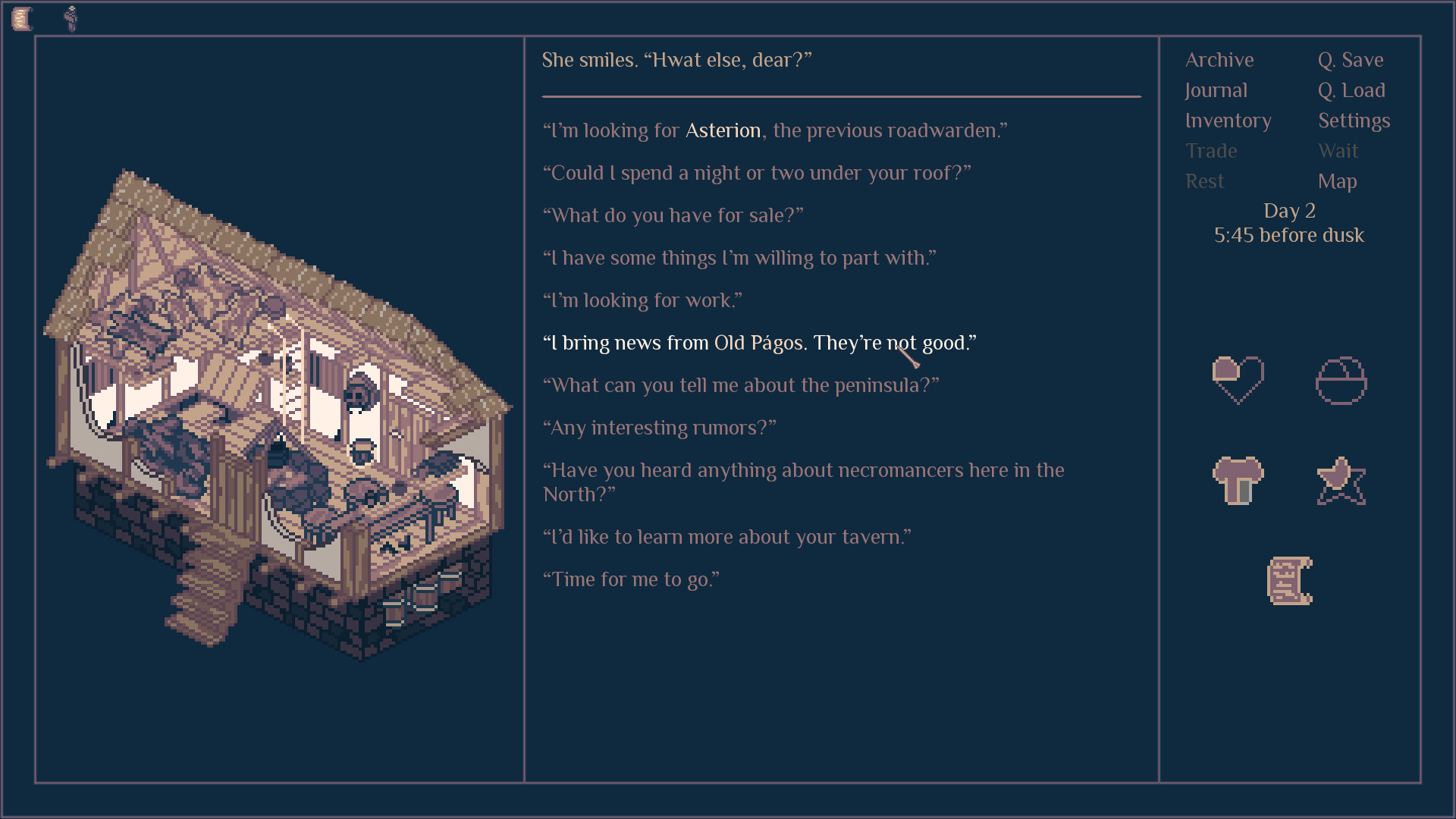Check supplies via the food bowl icon
This screenshot has width=1456, height=819.
[x=1341, y=382]
